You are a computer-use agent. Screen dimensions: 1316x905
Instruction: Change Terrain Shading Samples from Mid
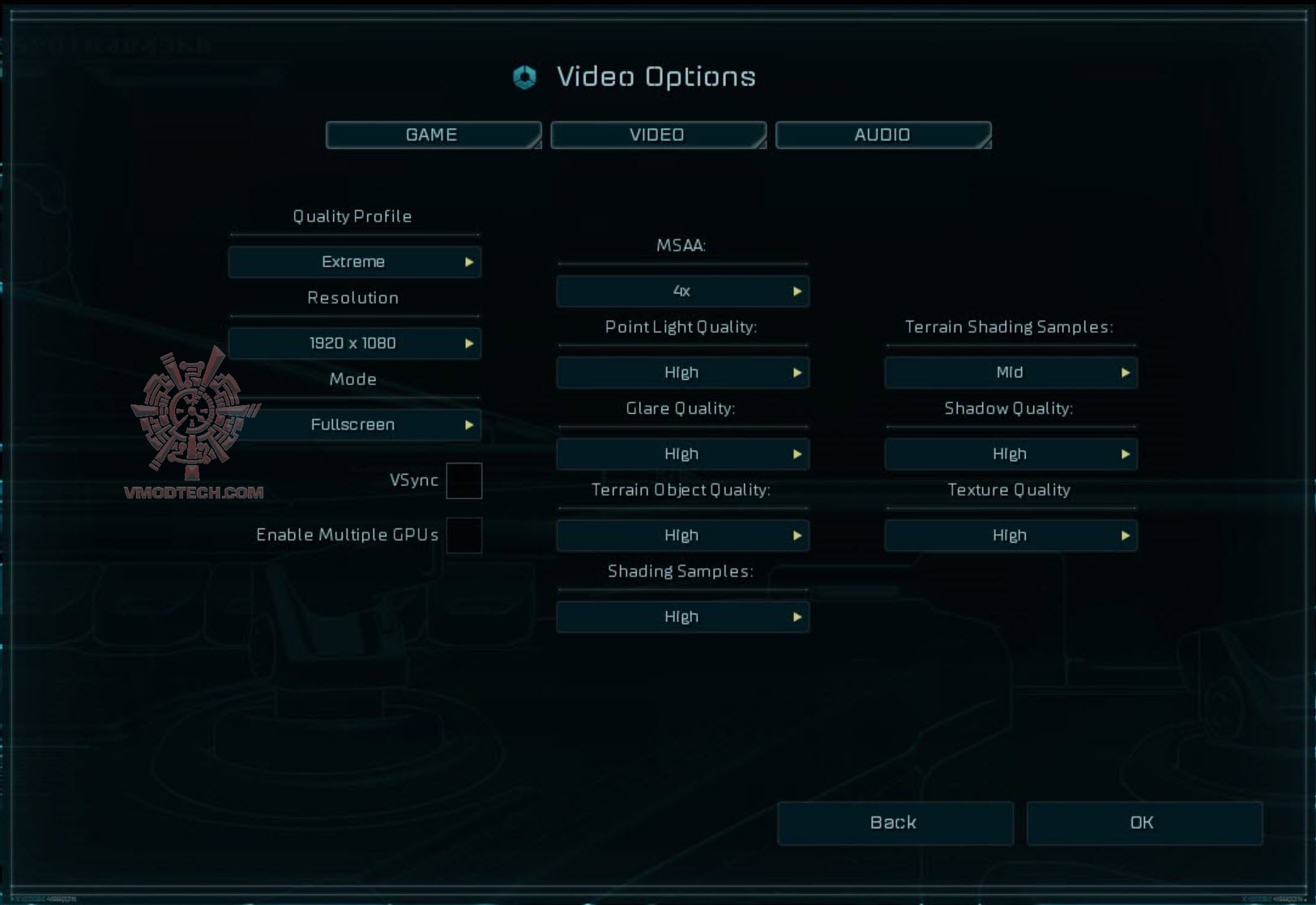pyautogui.click(x=1010, y=373)
